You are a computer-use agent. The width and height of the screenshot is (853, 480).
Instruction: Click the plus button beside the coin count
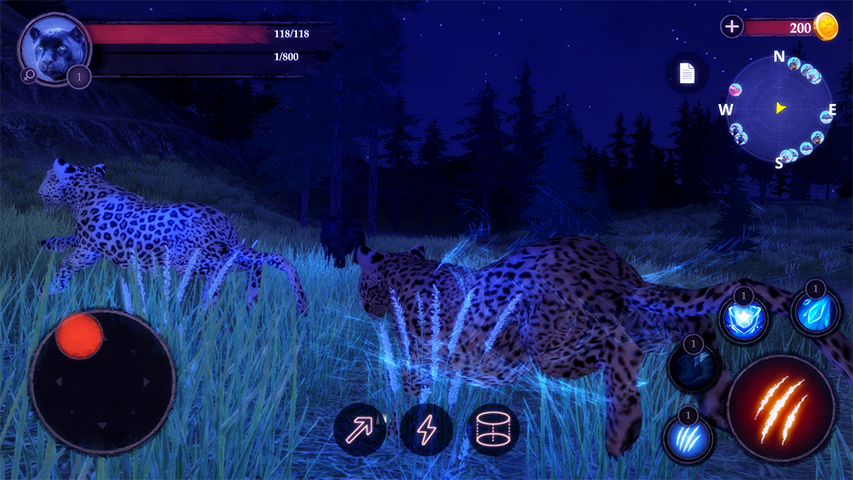(x=732, y=27)
